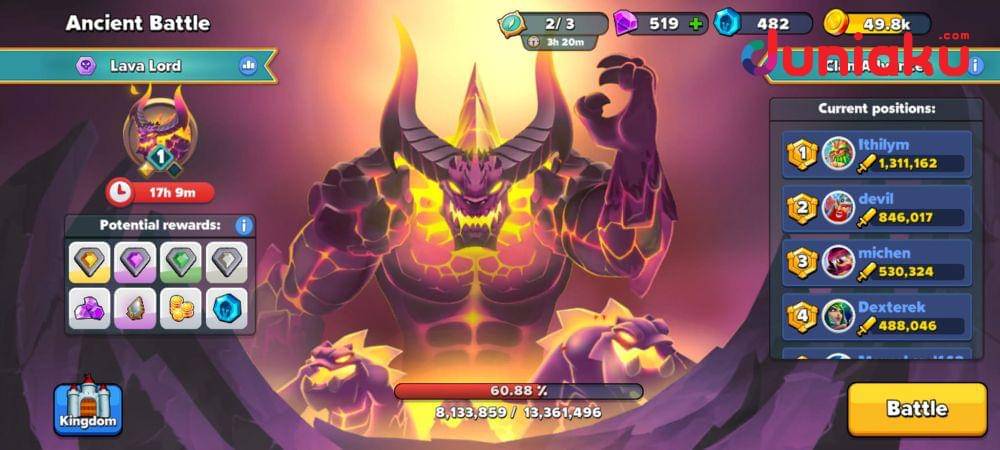Show info about potential rewards
This screenshot has height=450, width=1000.
pos(243,226)
